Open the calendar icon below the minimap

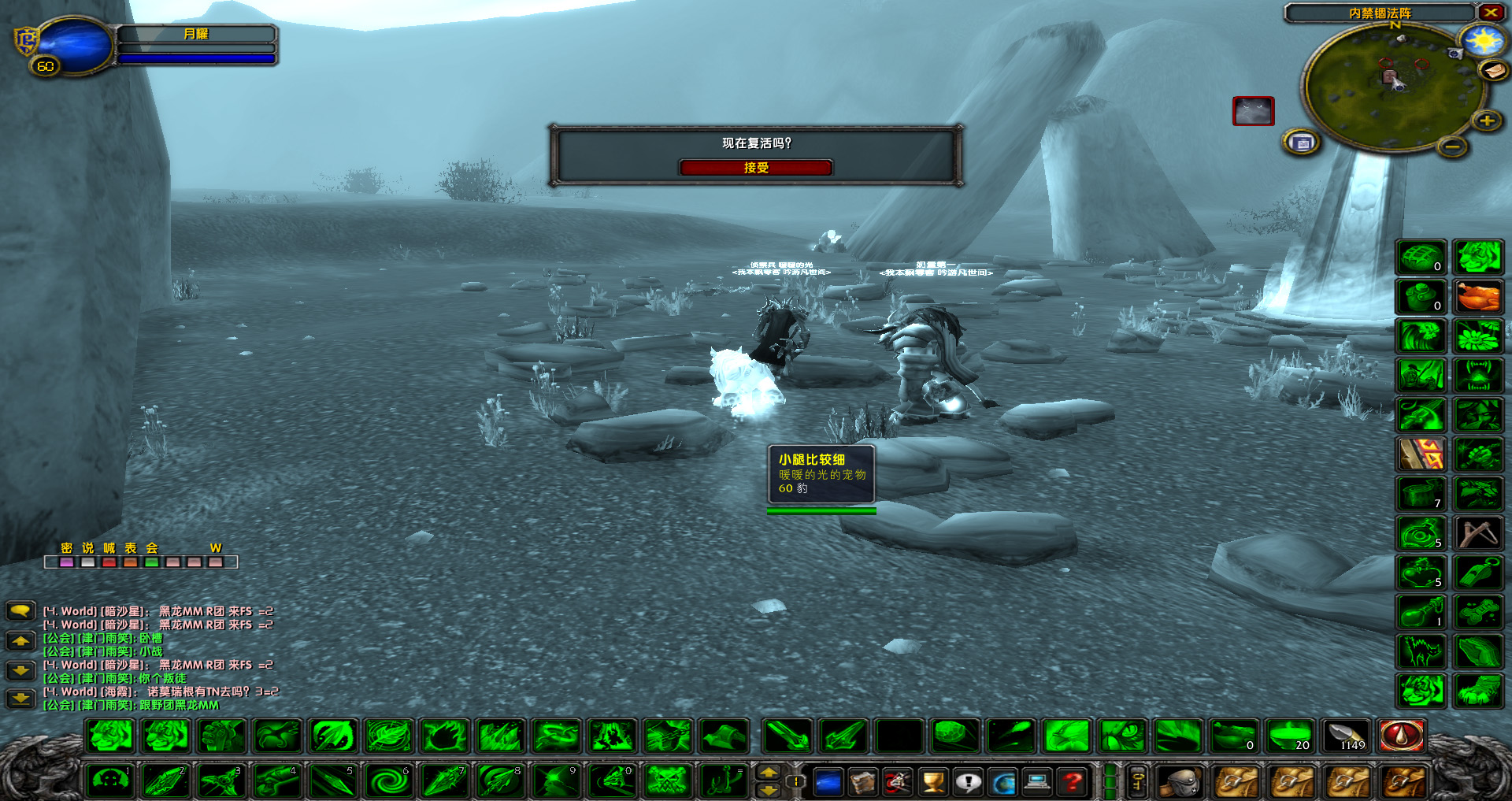click(x=1302, y=143)
